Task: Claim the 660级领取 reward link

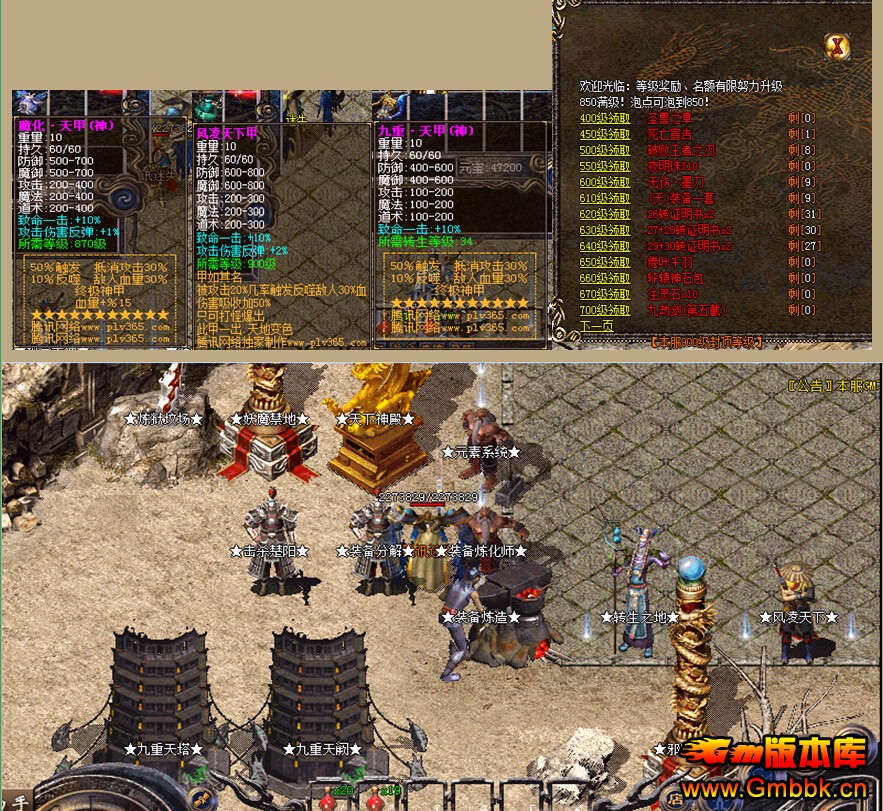Action: [x=604, y=278]
